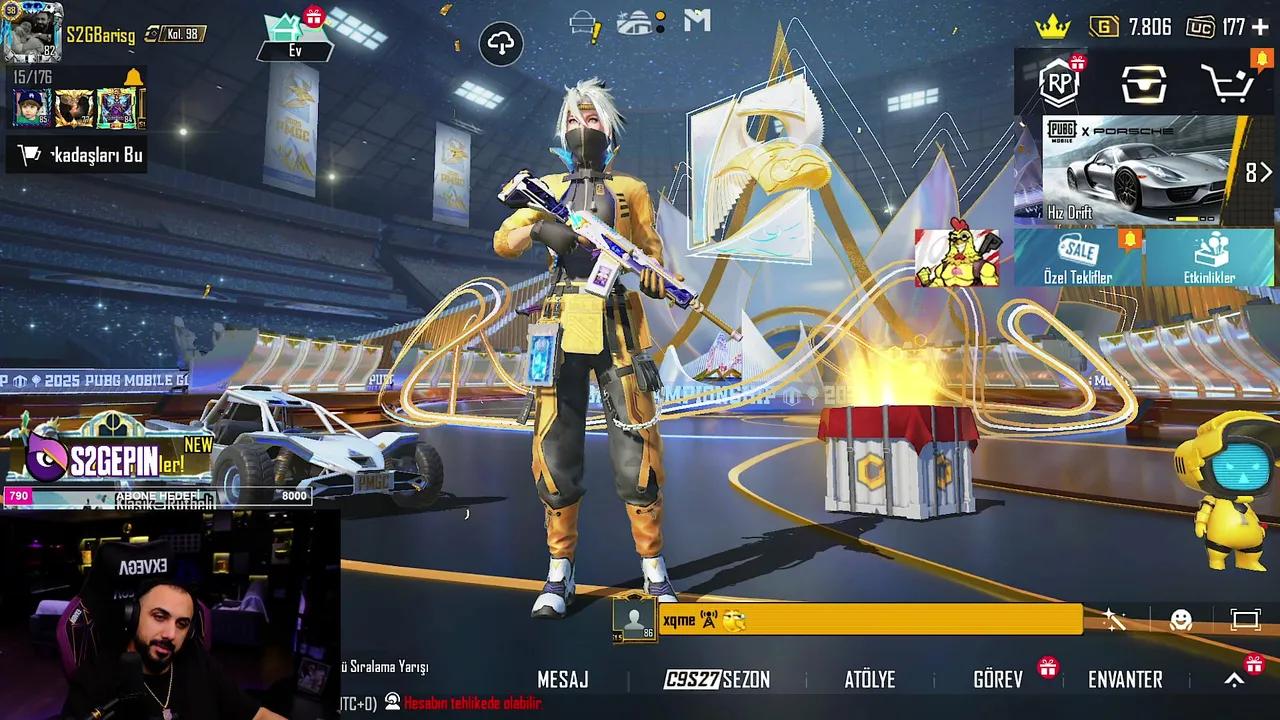Click the carousel dot under Hız Drift banner

[x=1185, y=218]
